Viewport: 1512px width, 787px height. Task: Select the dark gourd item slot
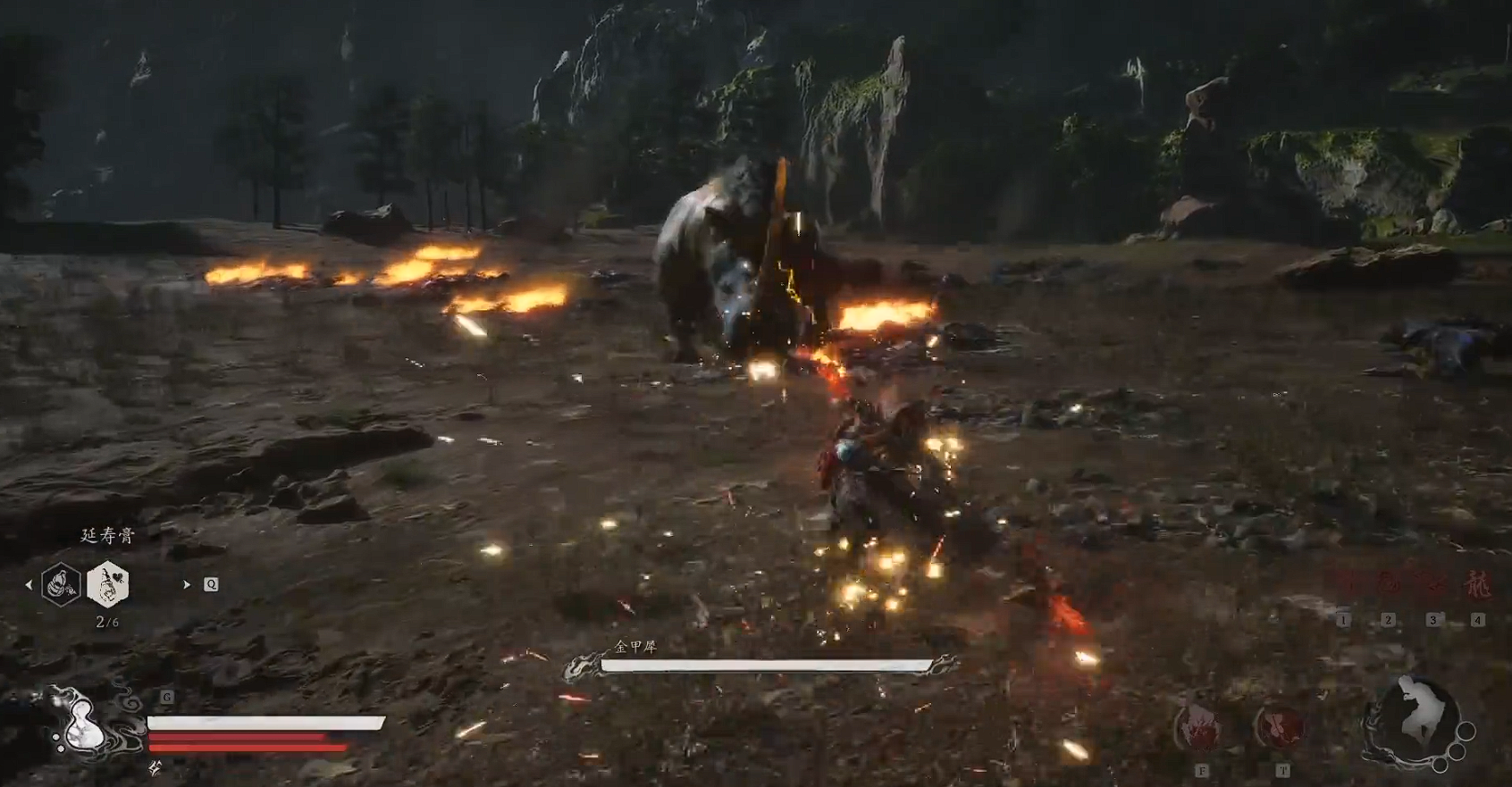tap(61, 584)
